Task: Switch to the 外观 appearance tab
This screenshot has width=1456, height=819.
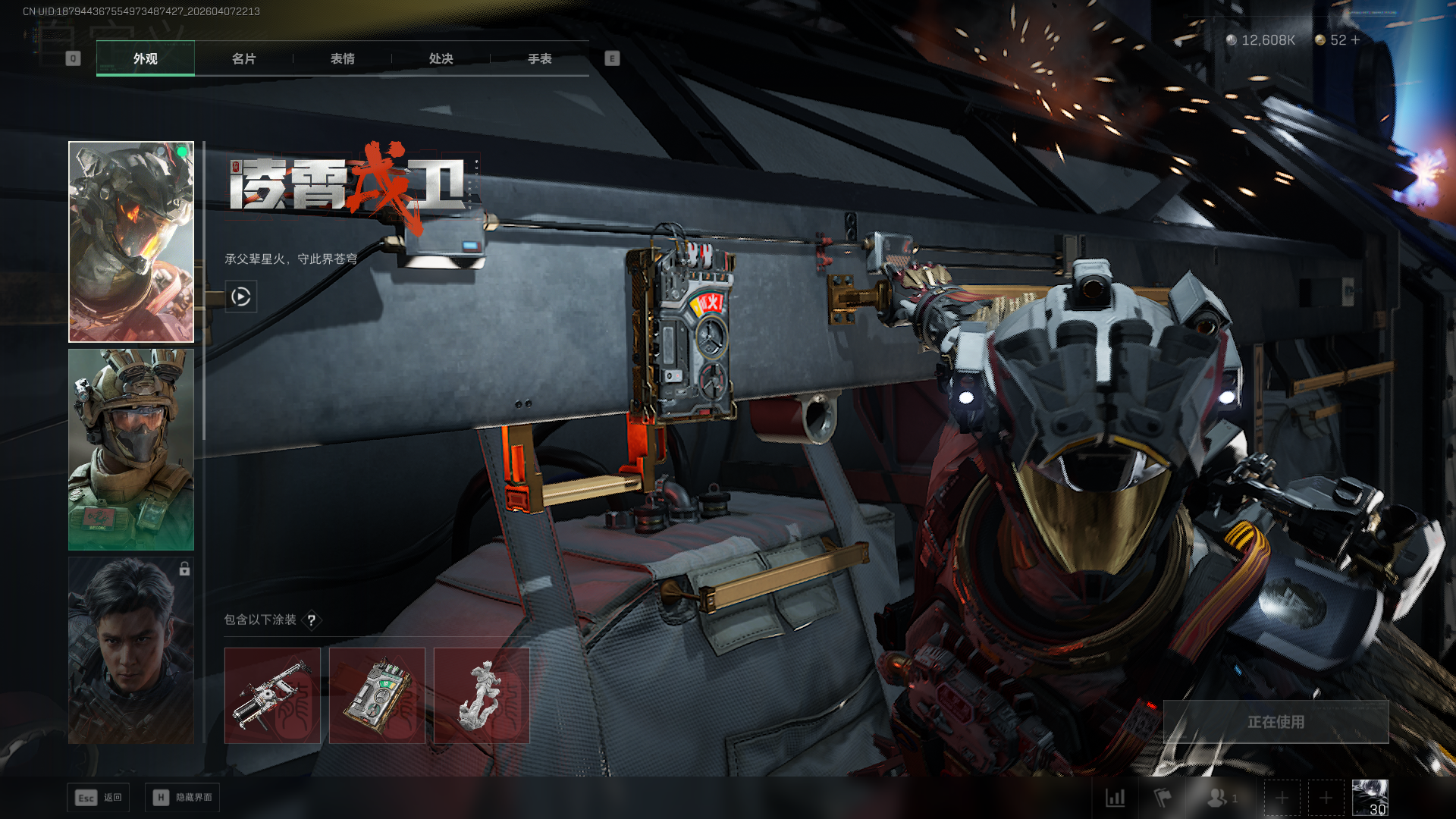Action: tap(145, 58)
